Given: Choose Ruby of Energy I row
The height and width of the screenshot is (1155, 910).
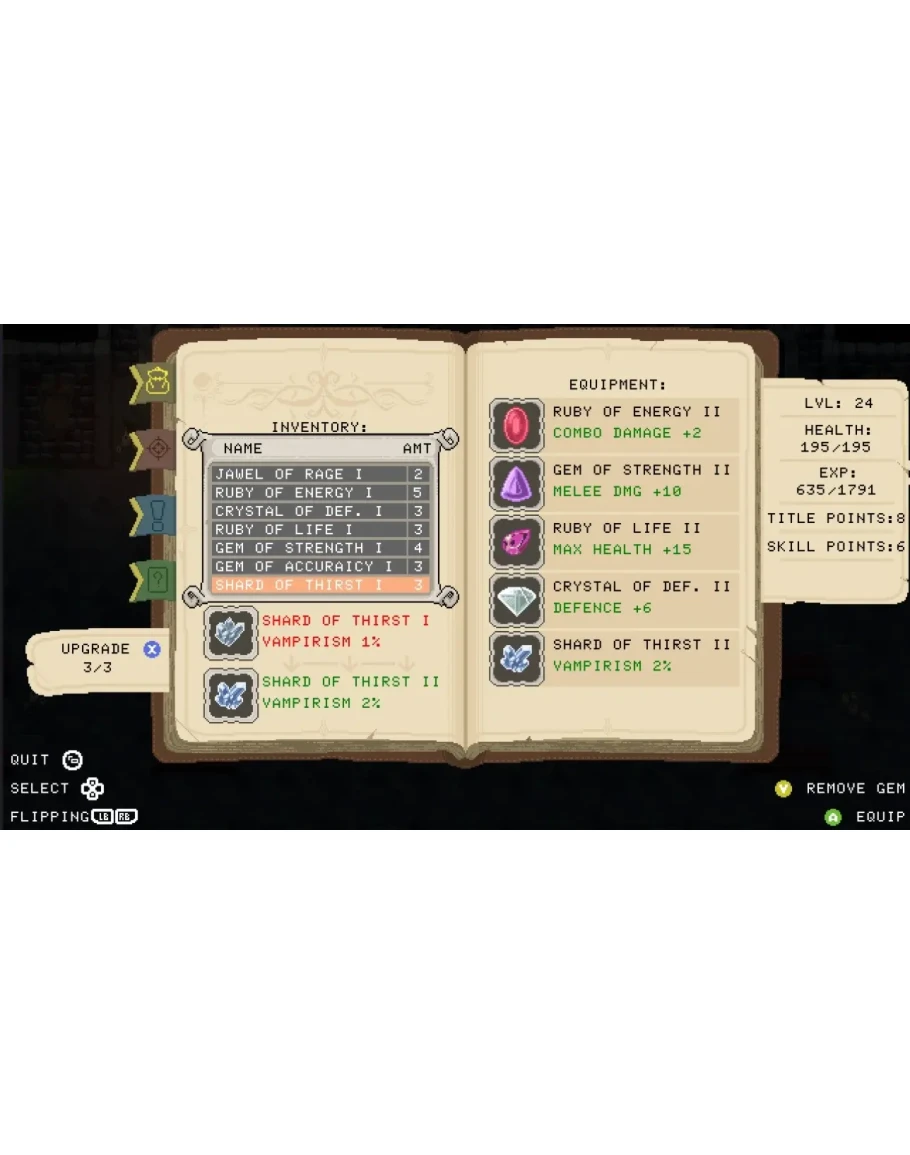Looking at the screenshot, I should (319, 492).
